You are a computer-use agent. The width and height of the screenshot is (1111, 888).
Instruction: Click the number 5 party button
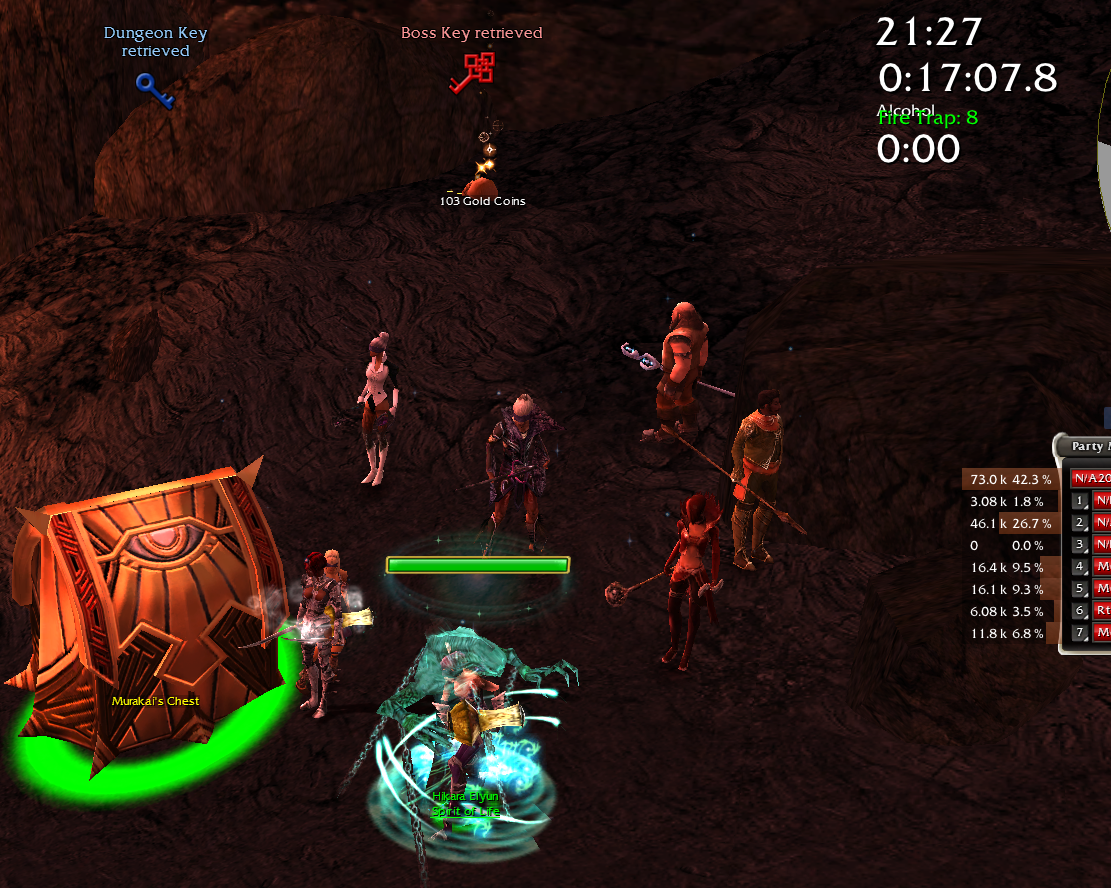coord(1079,589)
